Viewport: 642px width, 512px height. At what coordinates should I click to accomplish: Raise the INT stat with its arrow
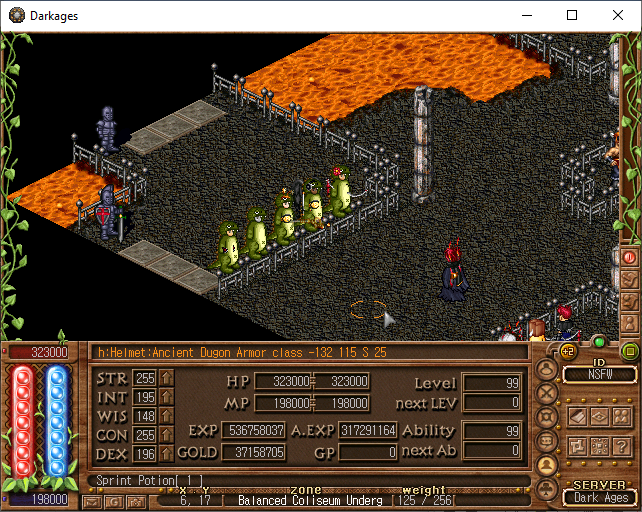tap(167, 398)
